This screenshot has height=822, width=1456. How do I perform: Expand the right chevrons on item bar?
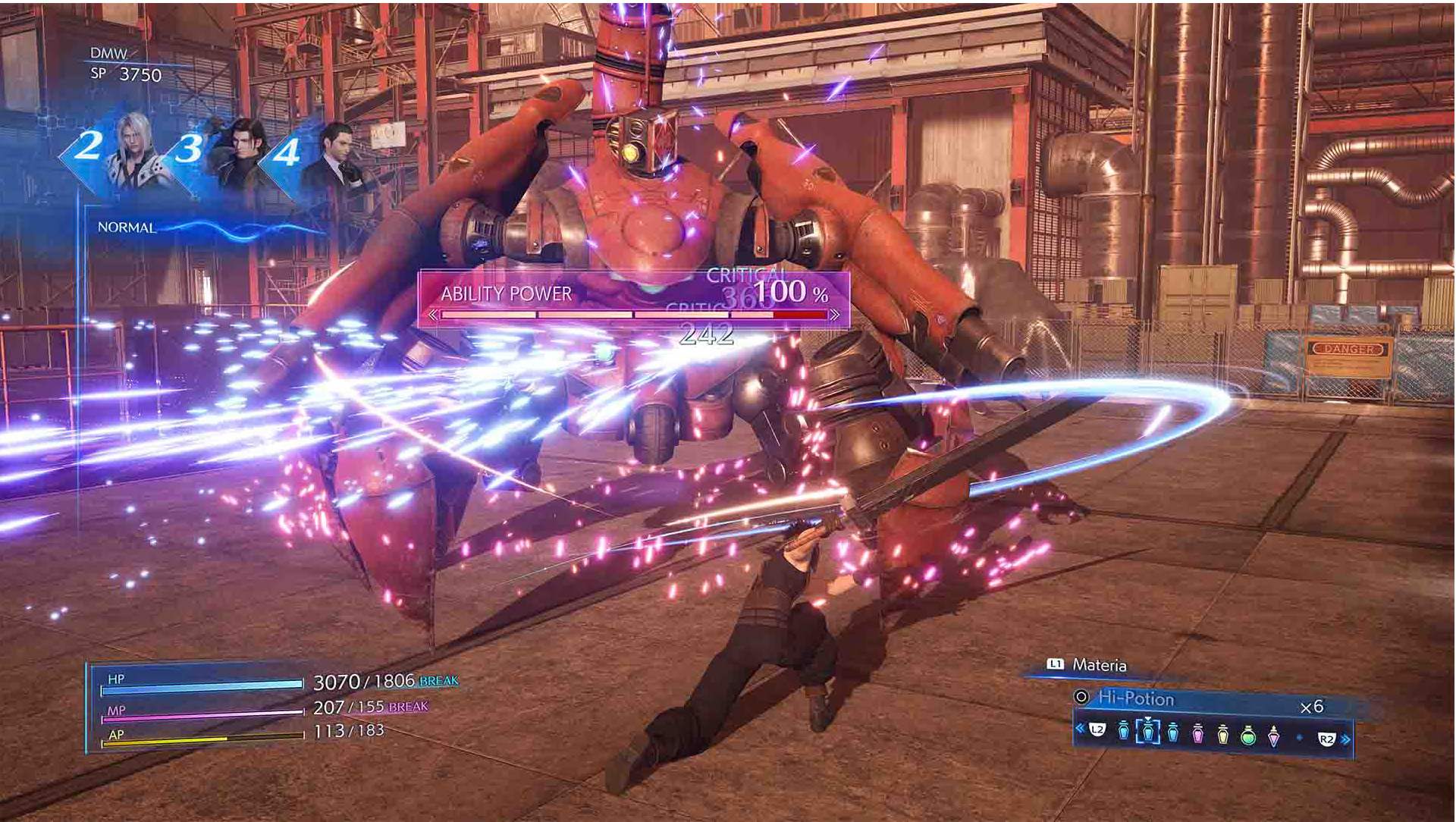point(1346,739)
